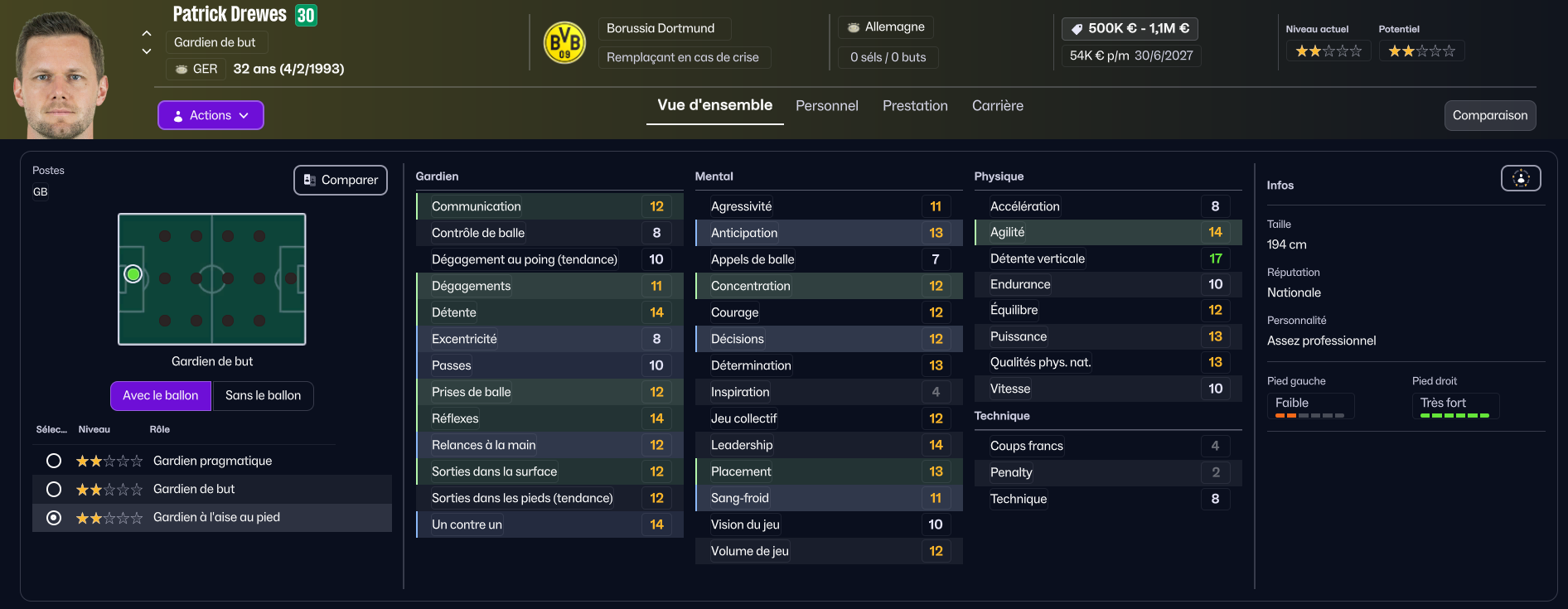Go to the next player arrow
1568x609 pixels.
147,51
